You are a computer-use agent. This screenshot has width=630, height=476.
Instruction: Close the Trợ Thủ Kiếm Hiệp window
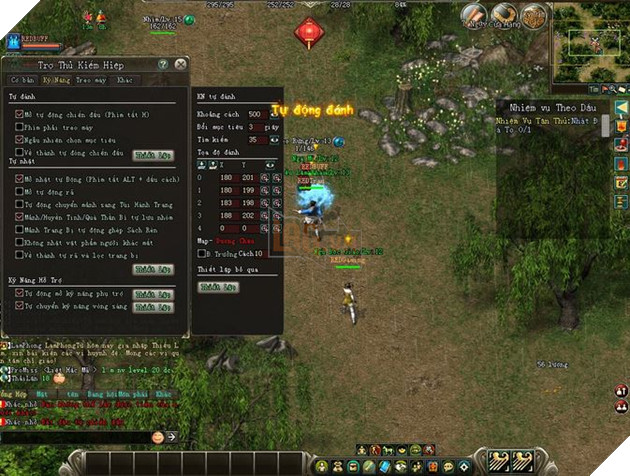tap(180, 64)
